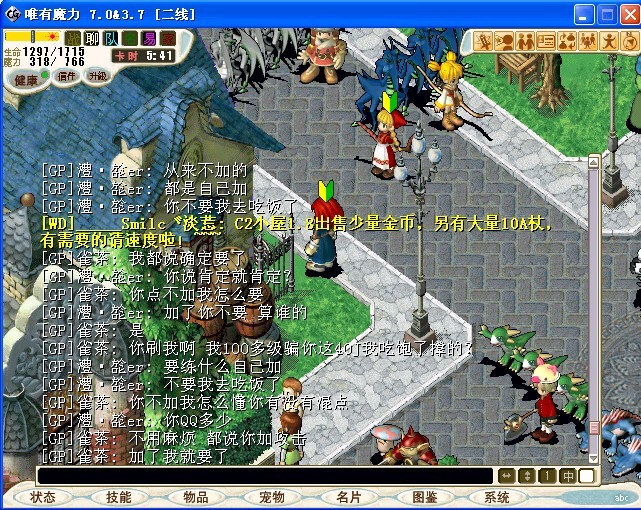Toggle the 易 (Trade) switch
The height and width of the screenshot is (510, 641).
148,38
